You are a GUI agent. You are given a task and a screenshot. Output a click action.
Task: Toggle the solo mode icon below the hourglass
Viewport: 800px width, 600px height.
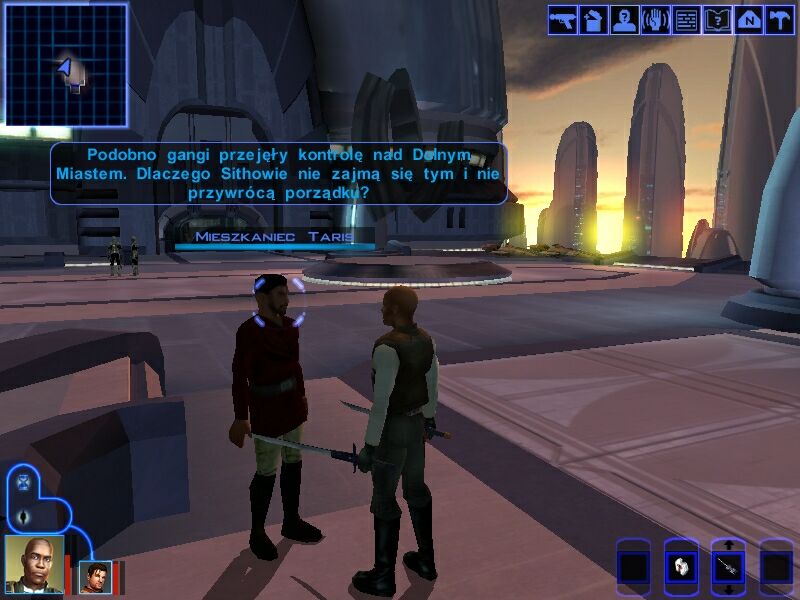(22, 516)
